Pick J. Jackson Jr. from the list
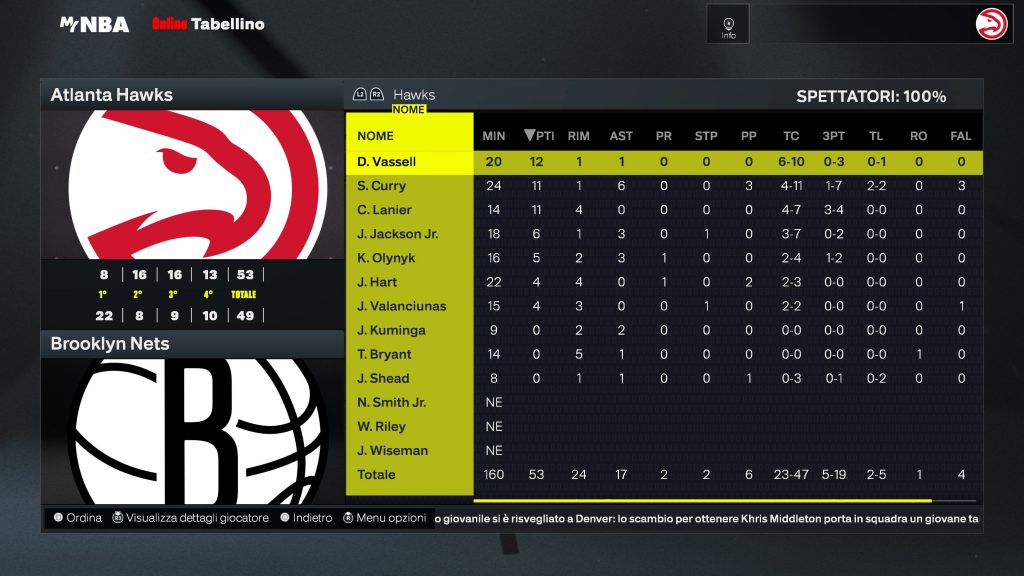 [397, 234]
